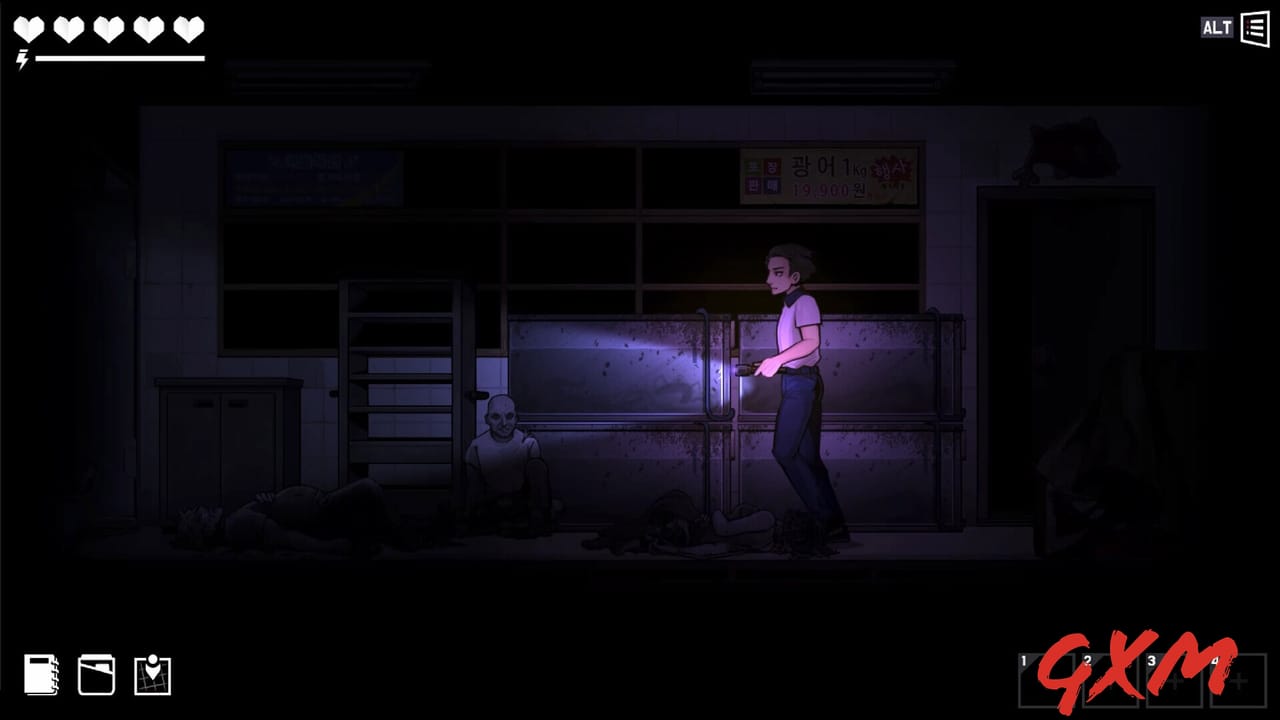Select the first heart in the health bar
The width and height of the screenshot is (1280, 720).
click(29, 30)
